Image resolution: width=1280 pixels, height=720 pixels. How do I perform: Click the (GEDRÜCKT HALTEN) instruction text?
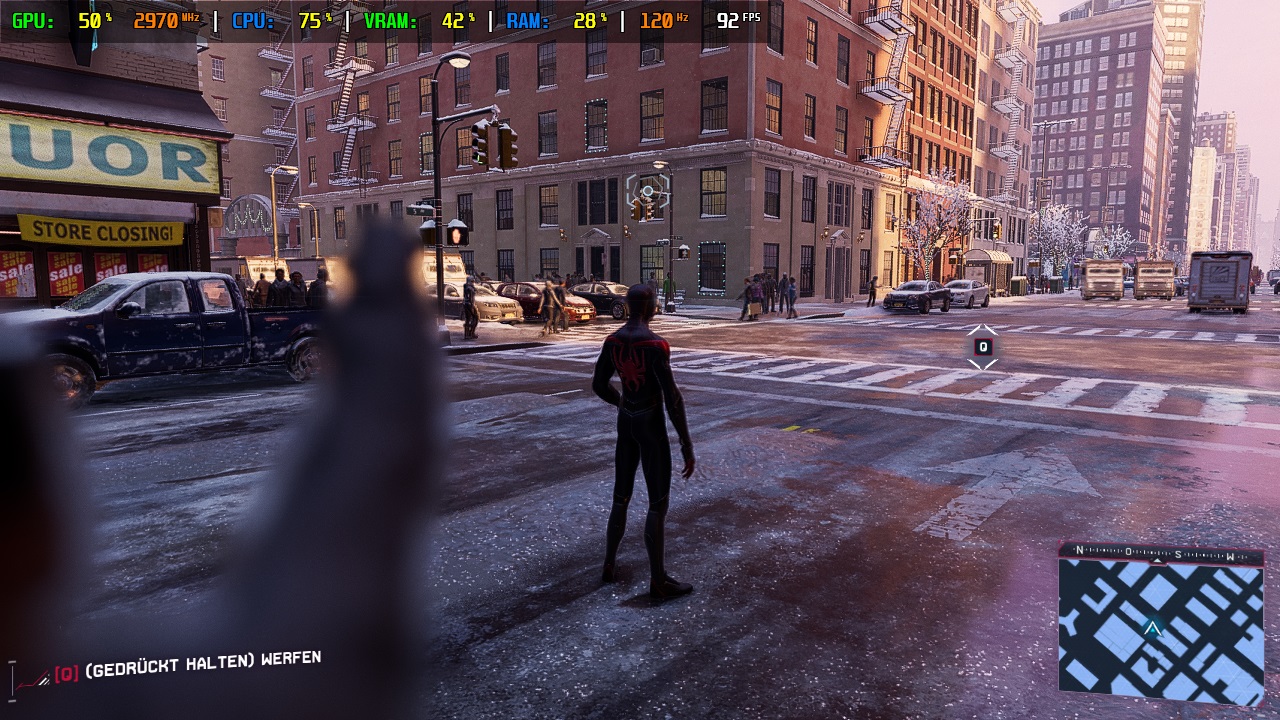168,666
